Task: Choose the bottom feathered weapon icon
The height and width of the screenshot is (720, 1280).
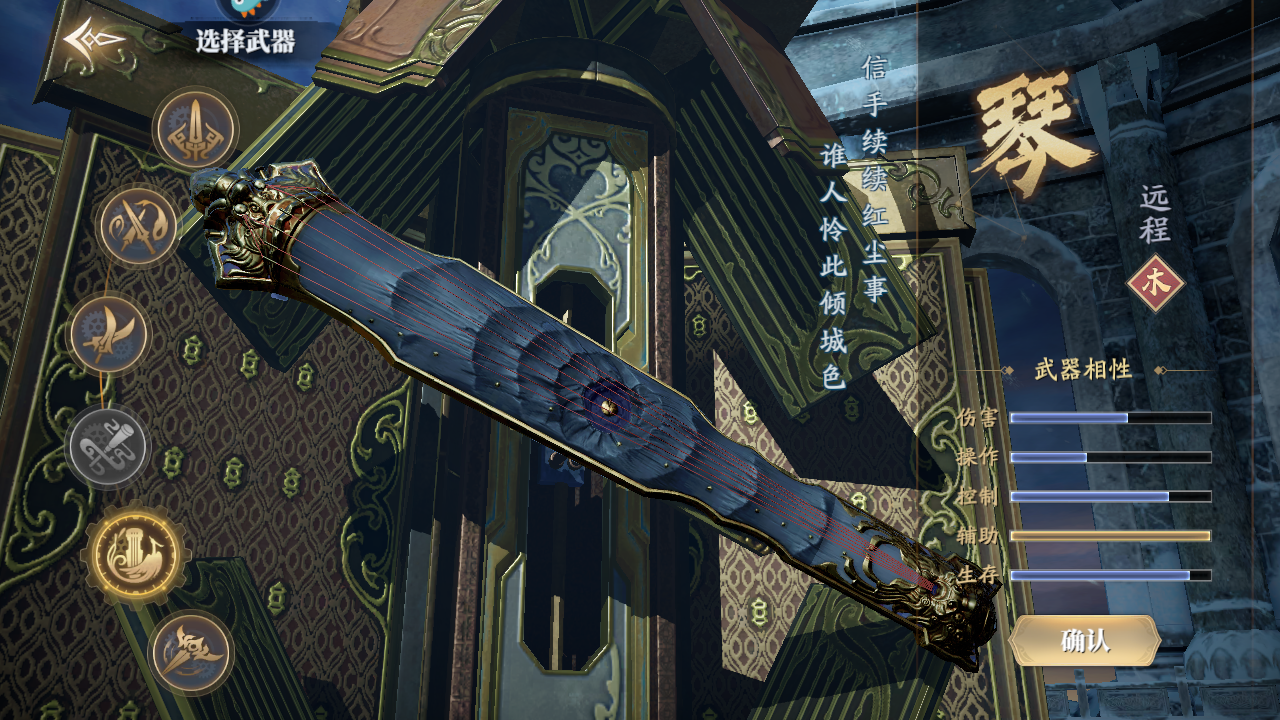Action: (190, 652)
